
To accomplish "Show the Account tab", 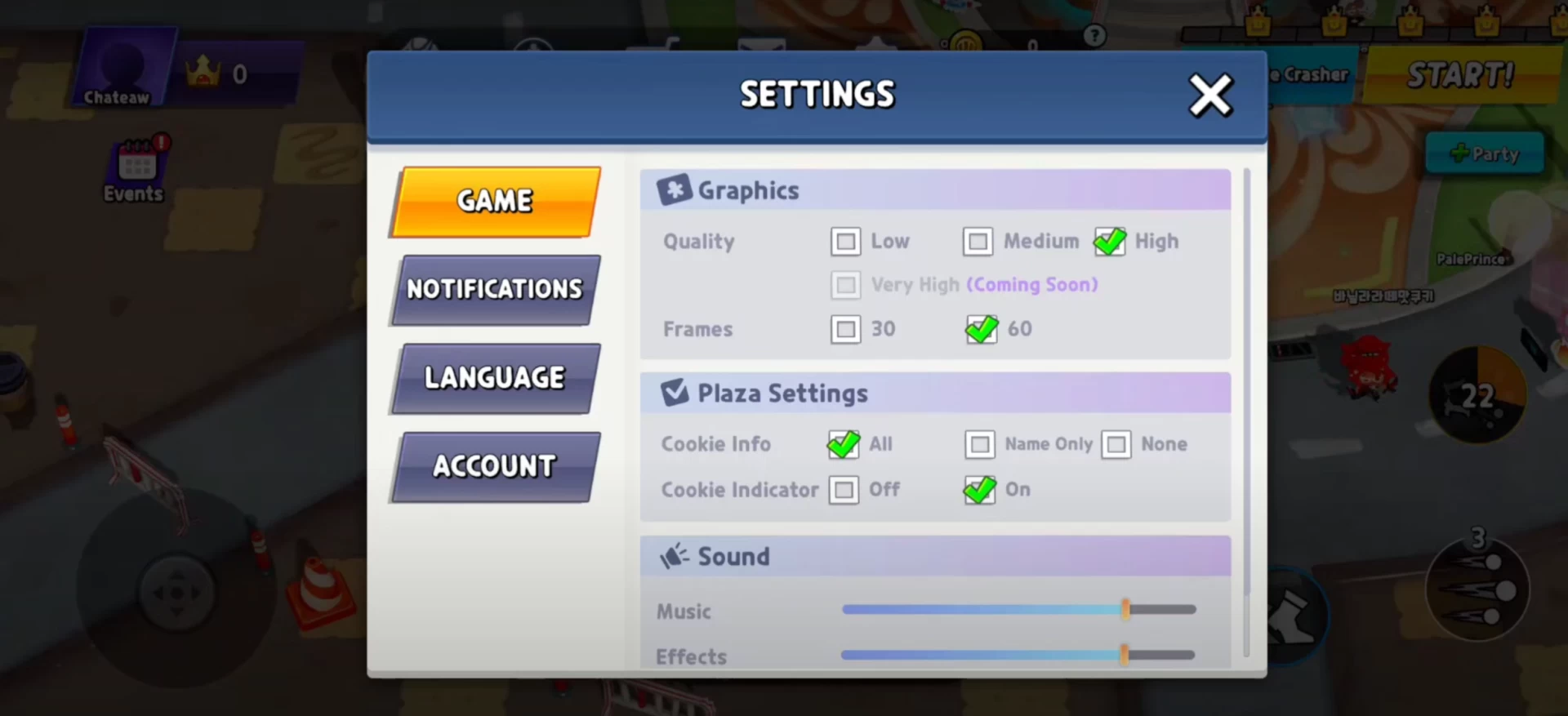I will tap(496, 466).
